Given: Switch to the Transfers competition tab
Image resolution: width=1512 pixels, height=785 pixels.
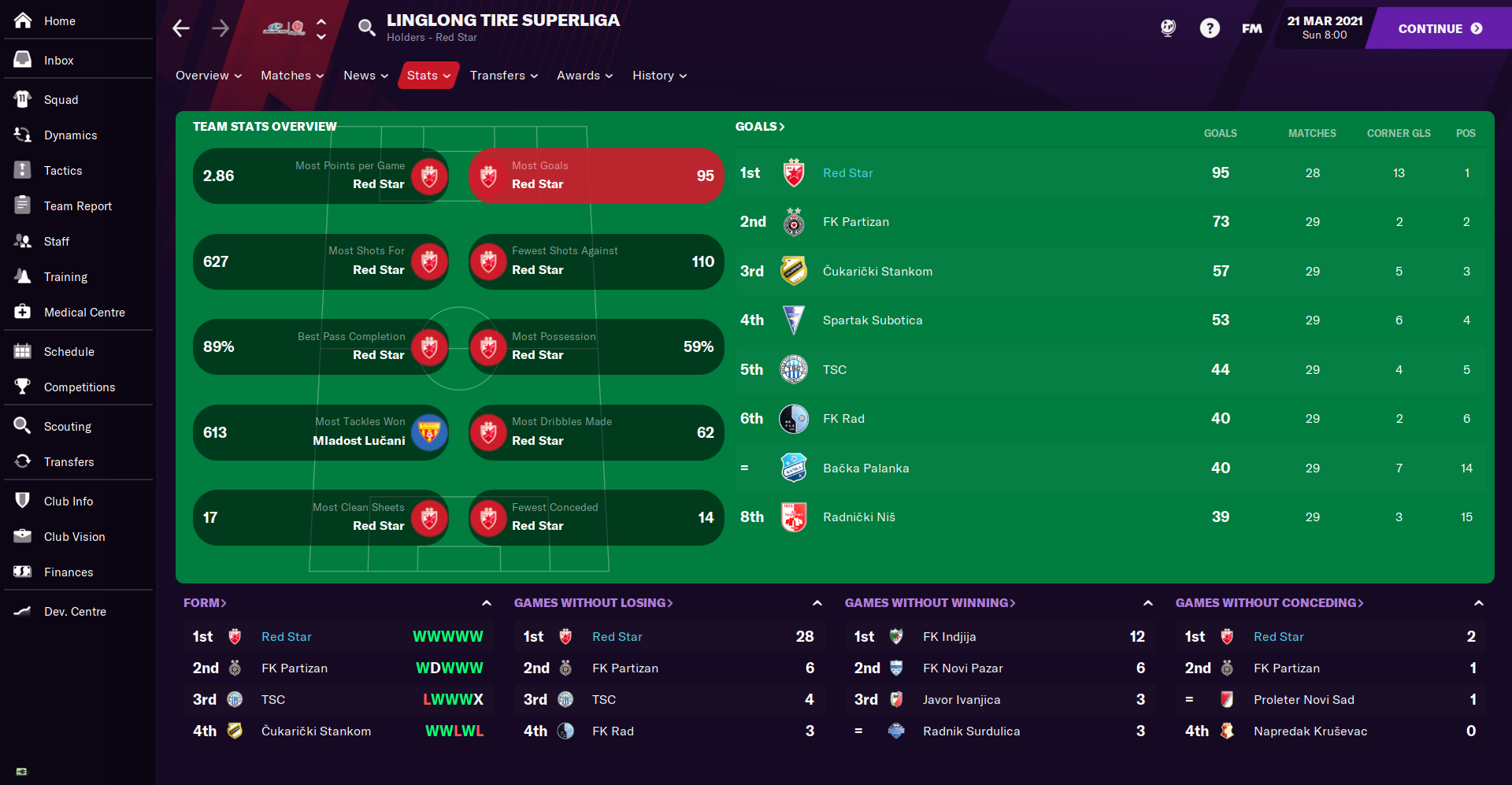Looking at the screenshot, I should tap(503, 76).
